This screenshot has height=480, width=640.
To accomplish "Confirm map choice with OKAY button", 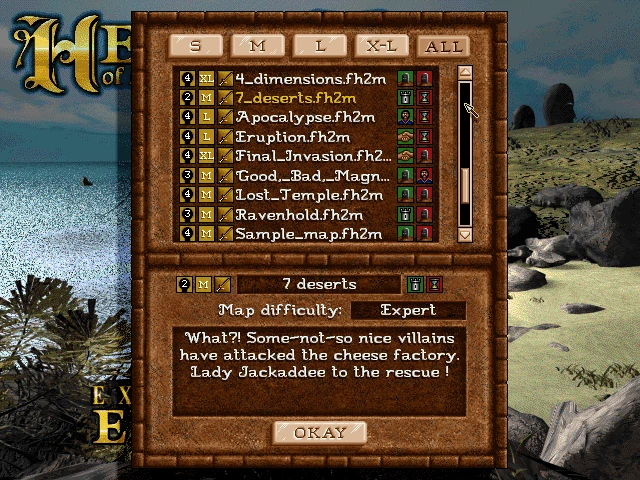I will coord(320,433).
